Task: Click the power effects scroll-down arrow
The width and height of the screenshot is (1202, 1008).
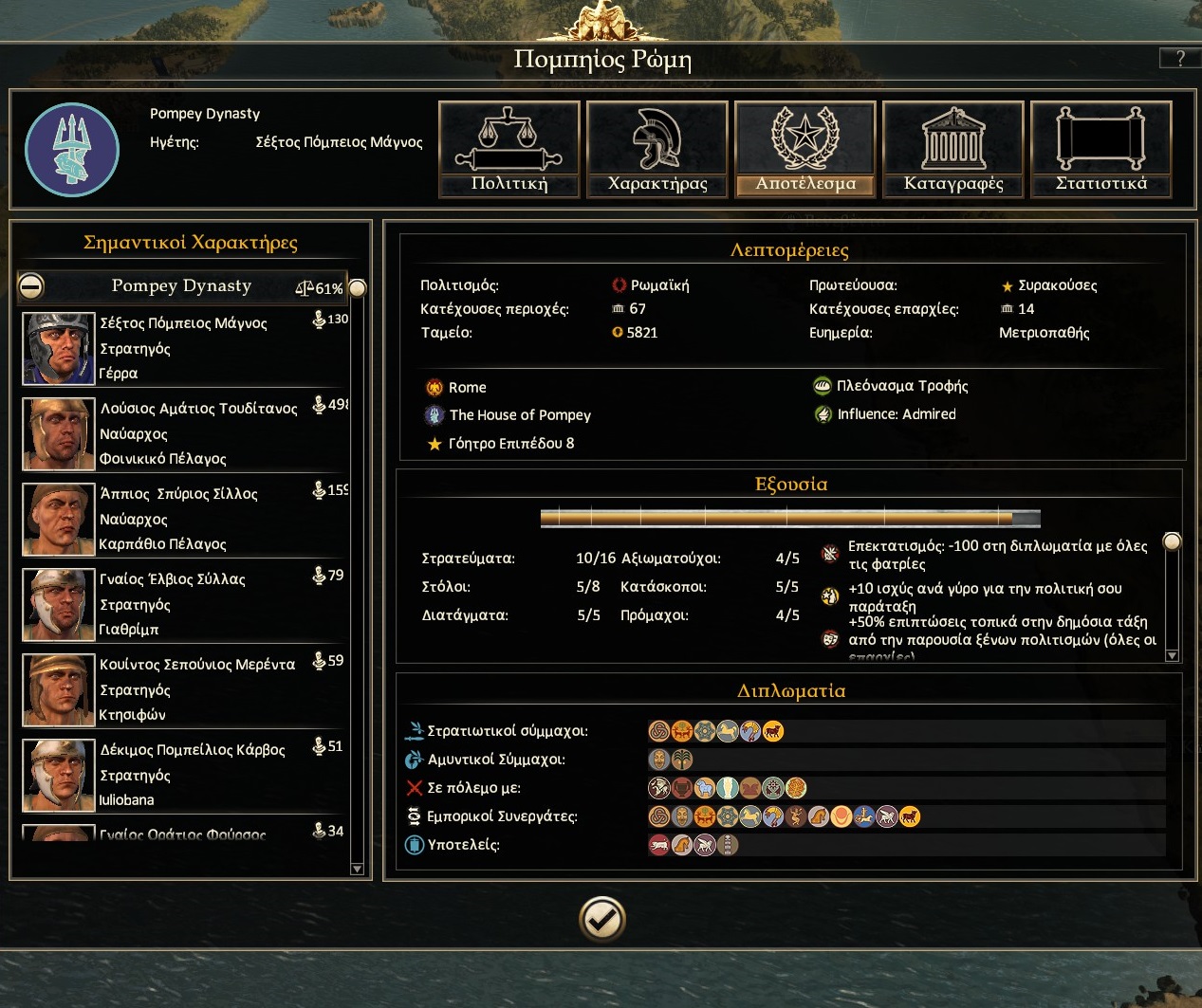Action: [x=1172, y=655]
